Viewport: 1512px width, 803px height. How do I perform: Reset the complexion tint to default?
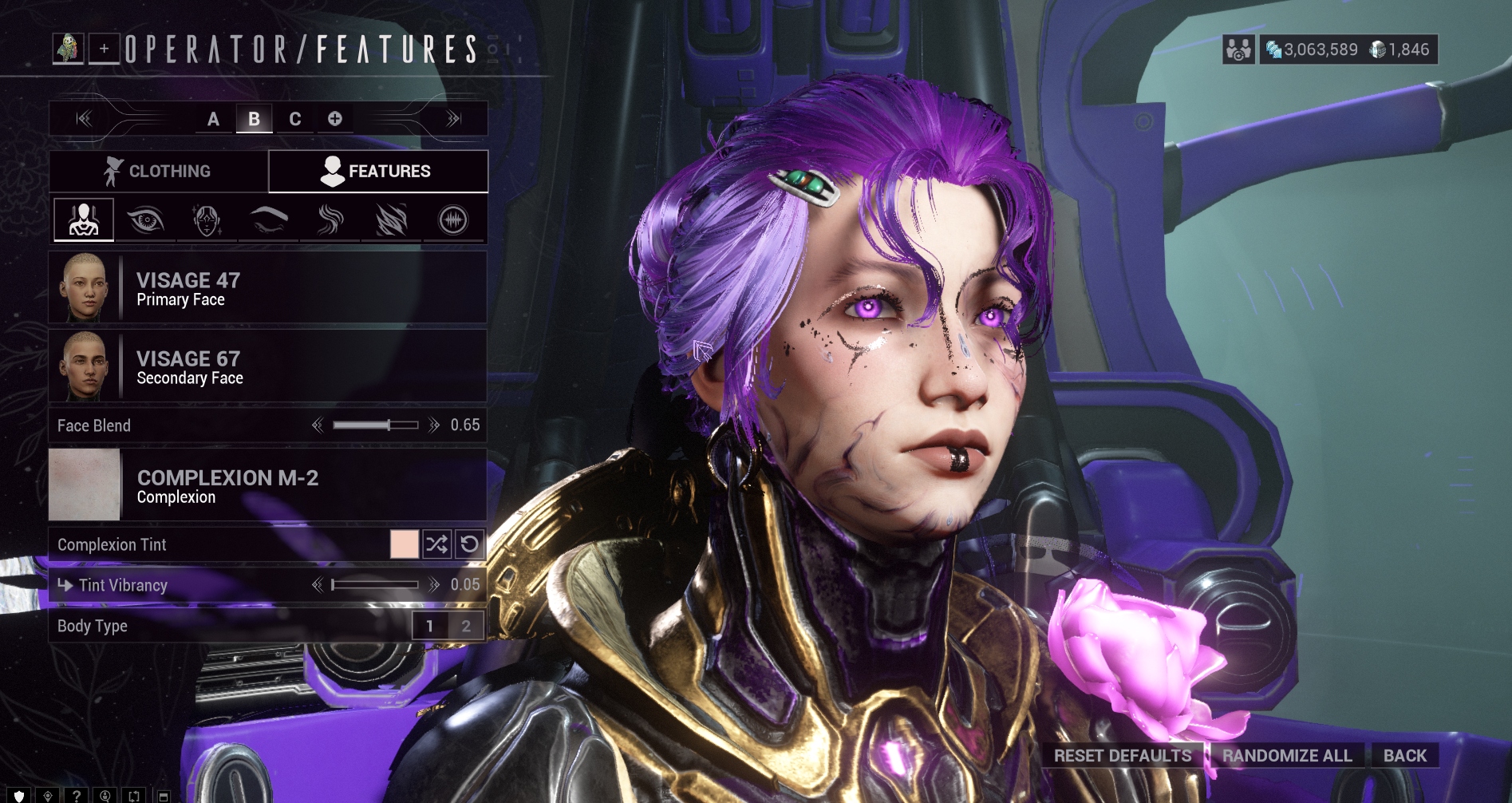pos(470,544)
